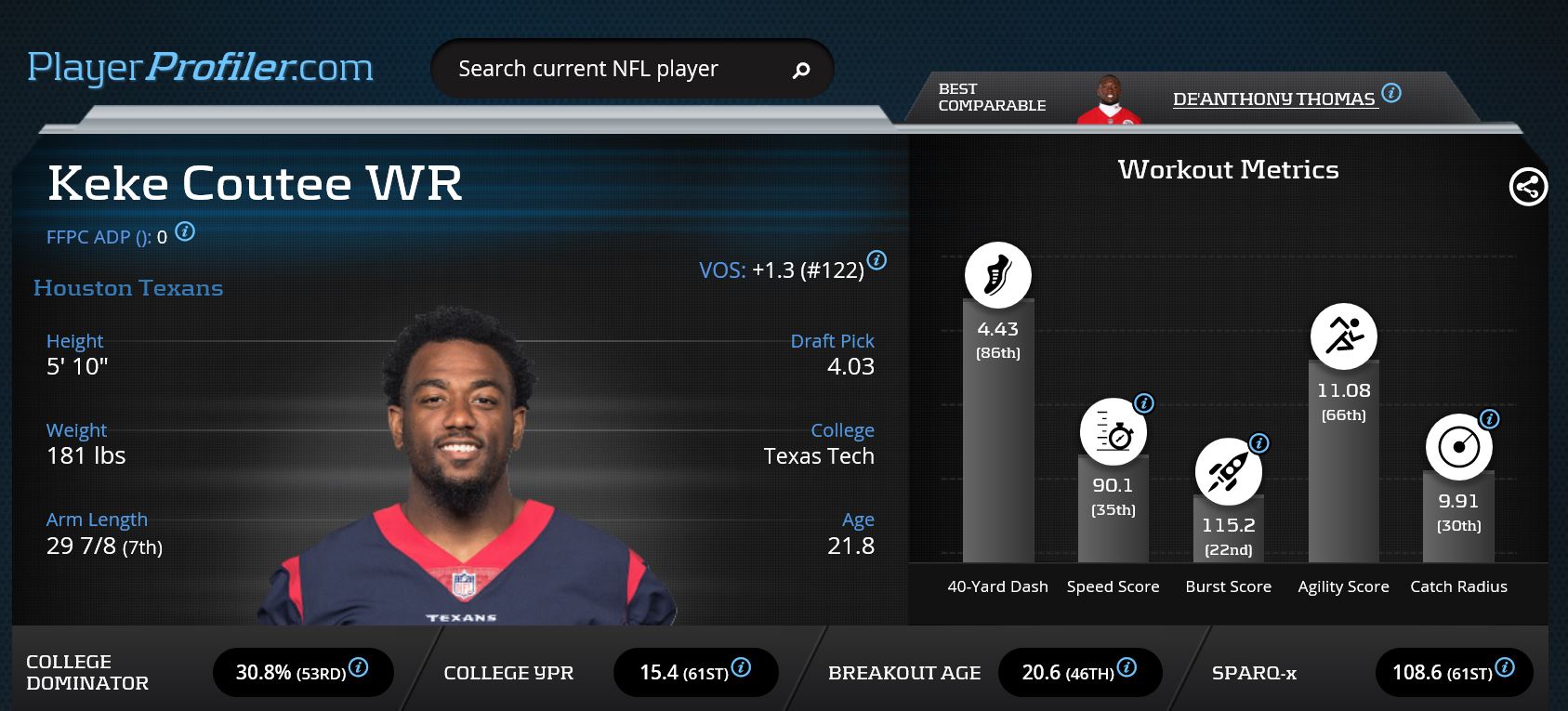Show info about College YPR
Image resolution: width=1568 pixels, height=711 pixels.
coord(741,667)
